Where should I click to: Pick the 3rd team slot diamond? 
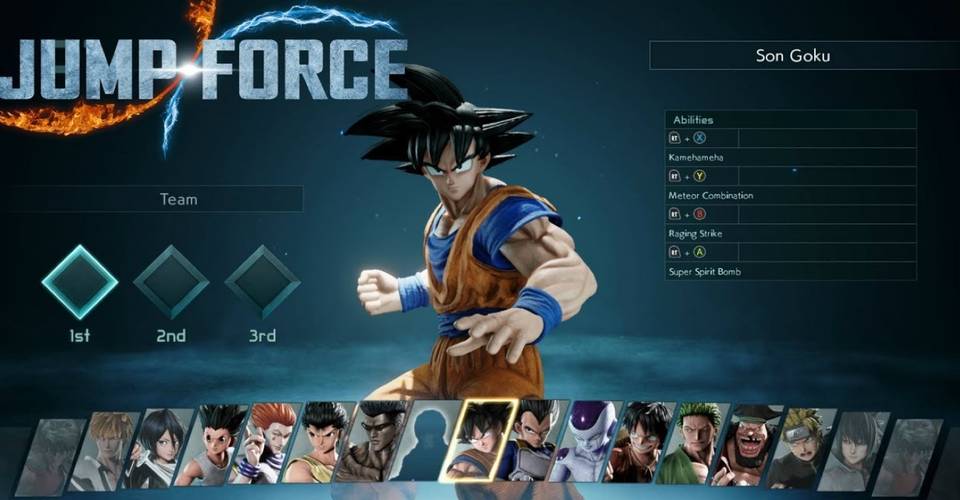click(262, 281)
